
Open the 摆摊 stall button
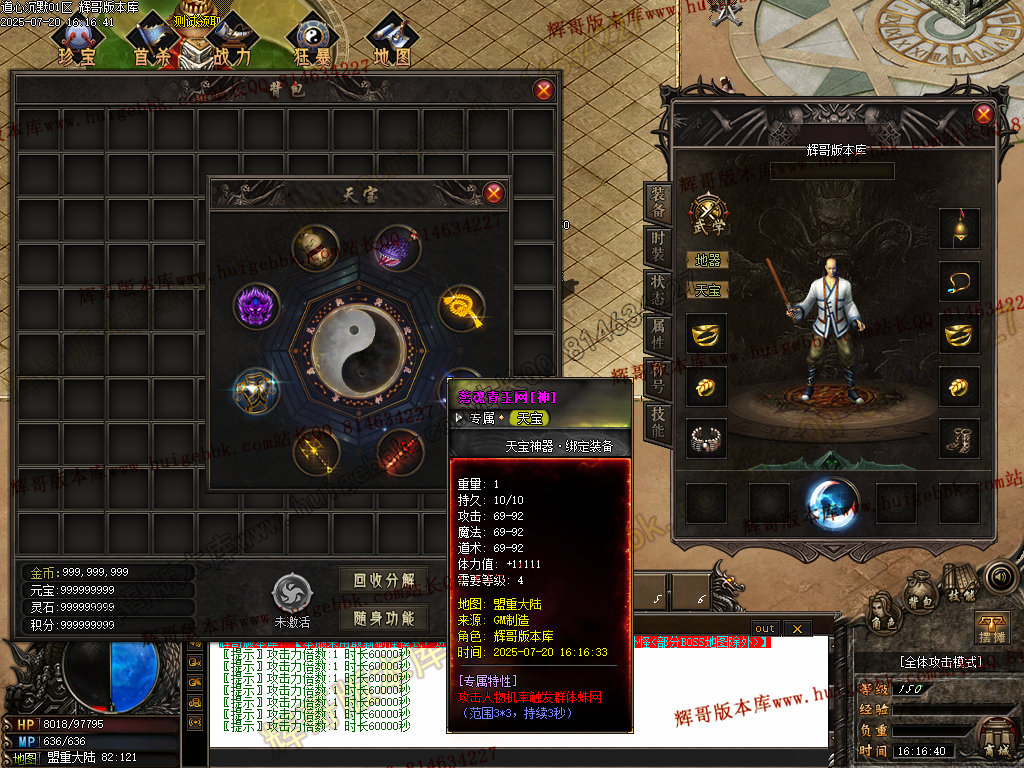(991, 628)
